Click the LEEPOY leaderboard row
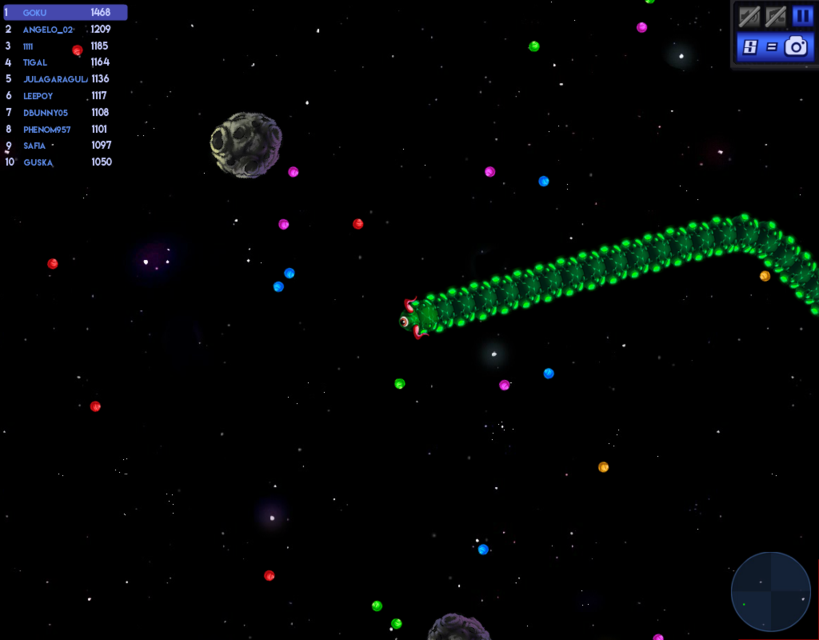Viewport: 819px width, 640px height. pyautogui.click(x=64, y=96)
